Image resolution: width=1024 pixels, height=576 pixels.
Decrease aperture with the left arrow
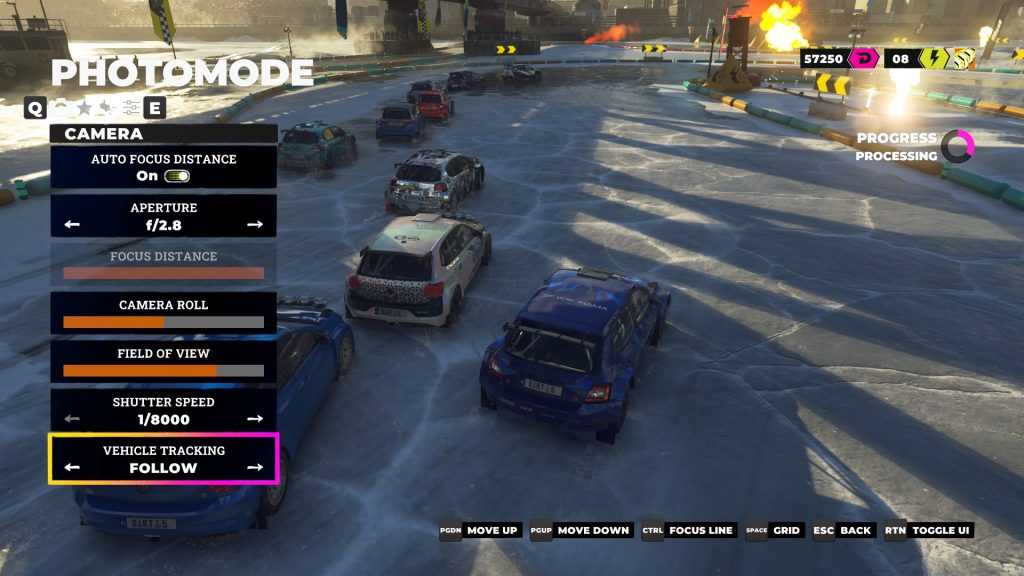(72, 225)
